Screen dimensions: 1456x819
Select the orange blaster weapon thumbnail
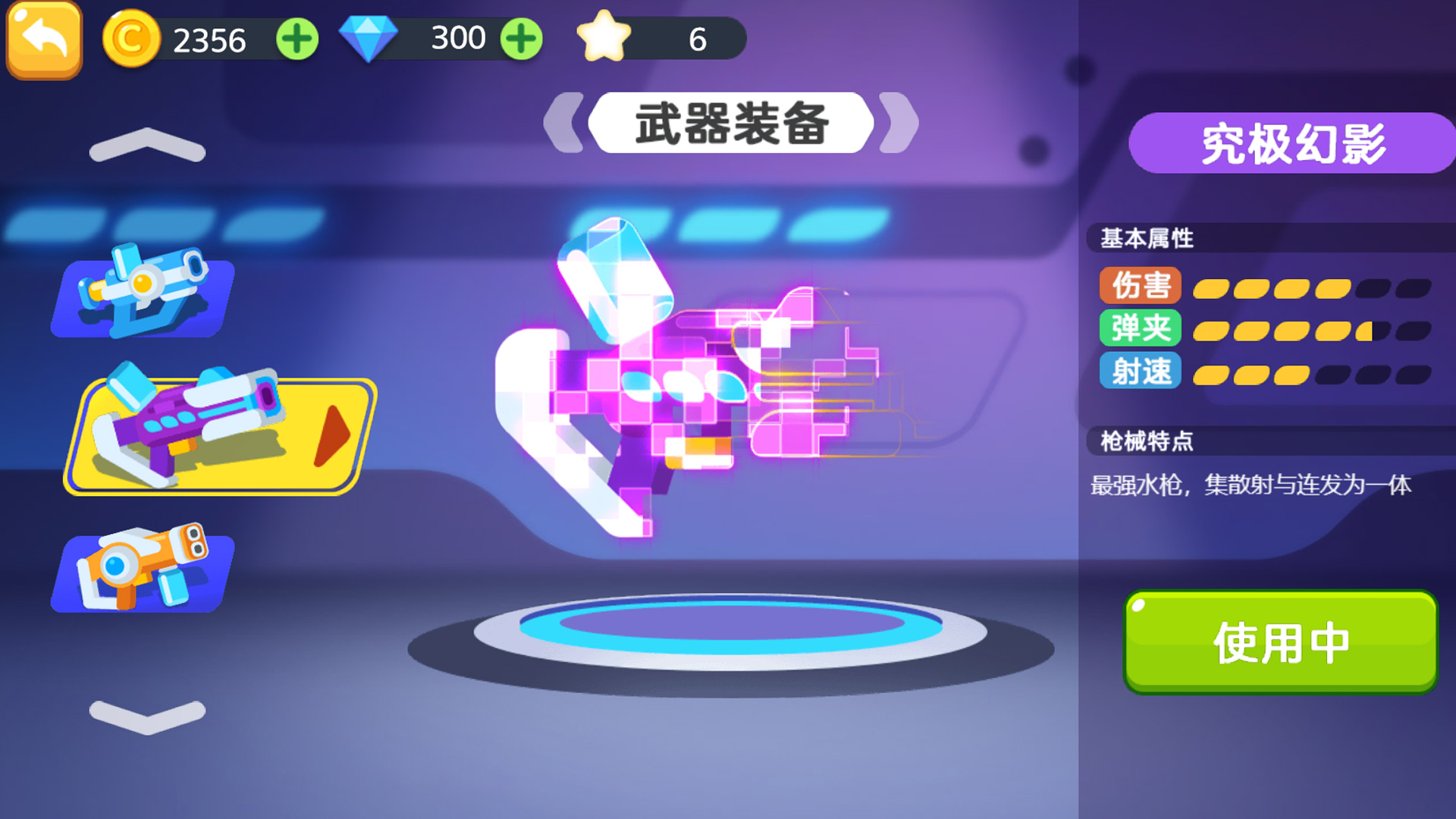click(140, 570)
